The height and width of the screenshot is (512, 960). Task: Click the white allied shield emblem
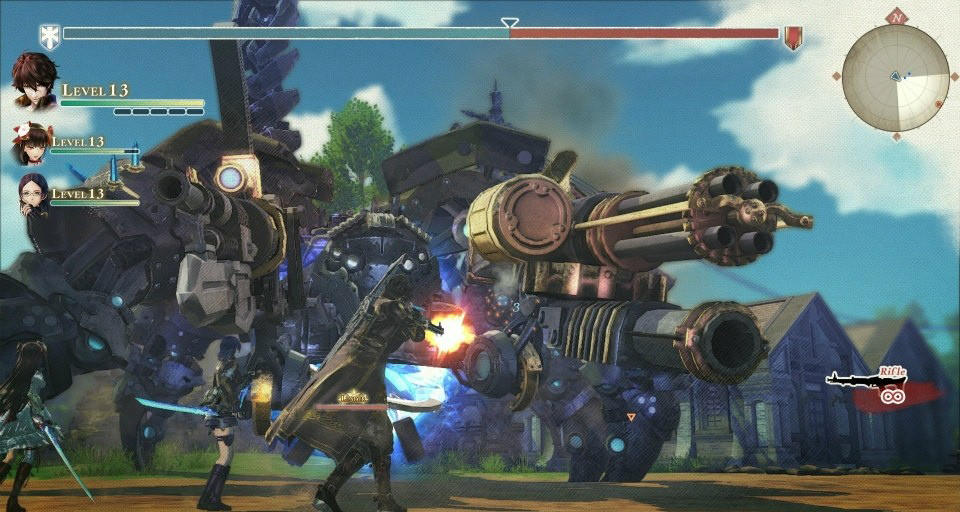49,37
